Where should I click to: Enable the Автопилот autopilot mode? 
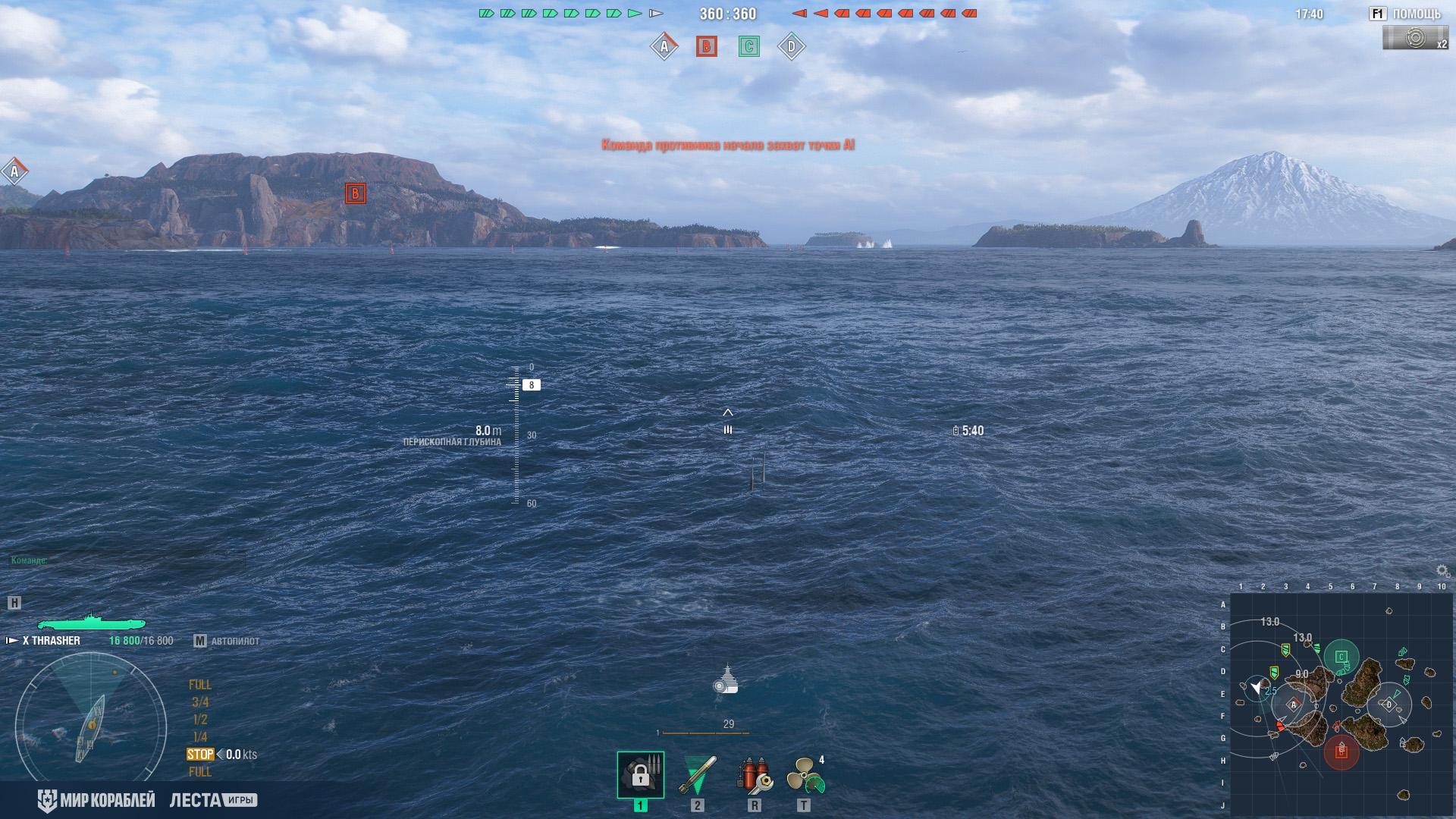click(227, 641)
